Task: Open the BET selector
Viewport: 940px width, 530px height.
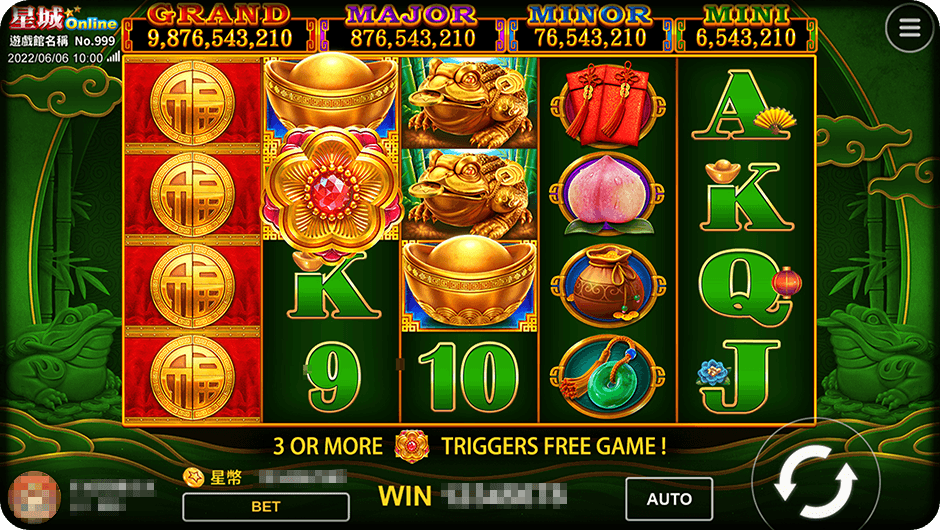Action: pyautogui.click(x=266, y=507)
